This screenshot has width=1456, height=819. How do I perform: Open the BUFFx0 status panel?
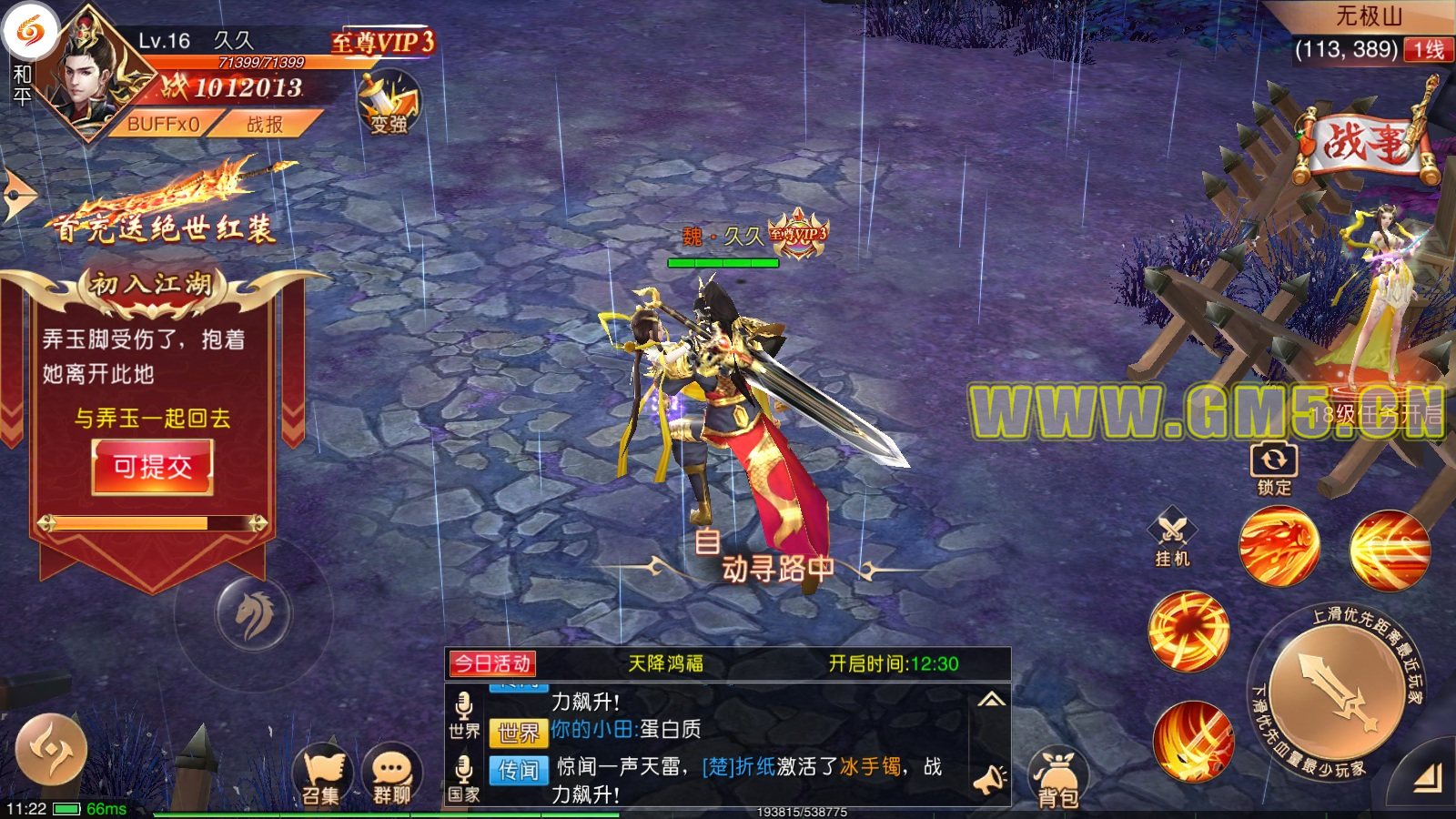[x=163, y=124]
